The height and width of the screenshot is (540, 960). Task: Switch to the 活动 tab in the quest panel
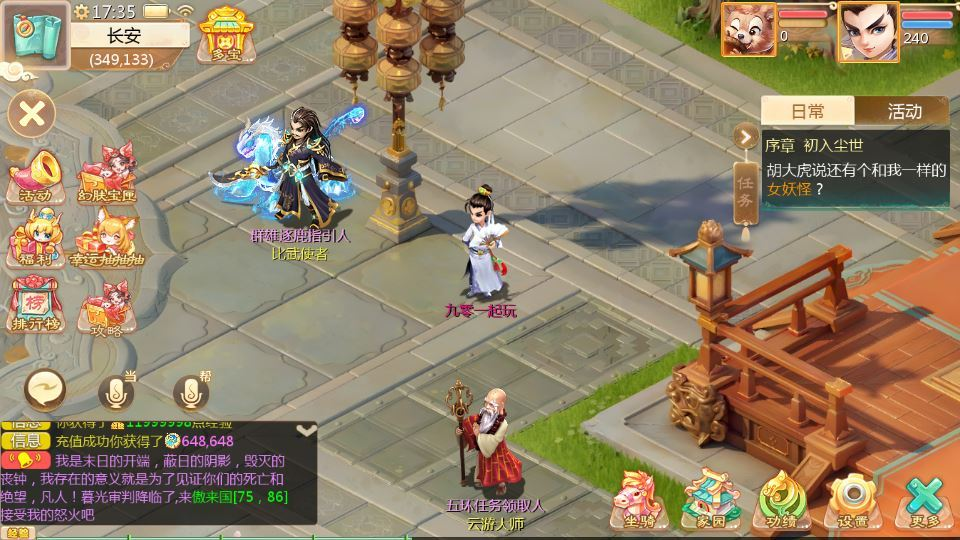(904, 111)
